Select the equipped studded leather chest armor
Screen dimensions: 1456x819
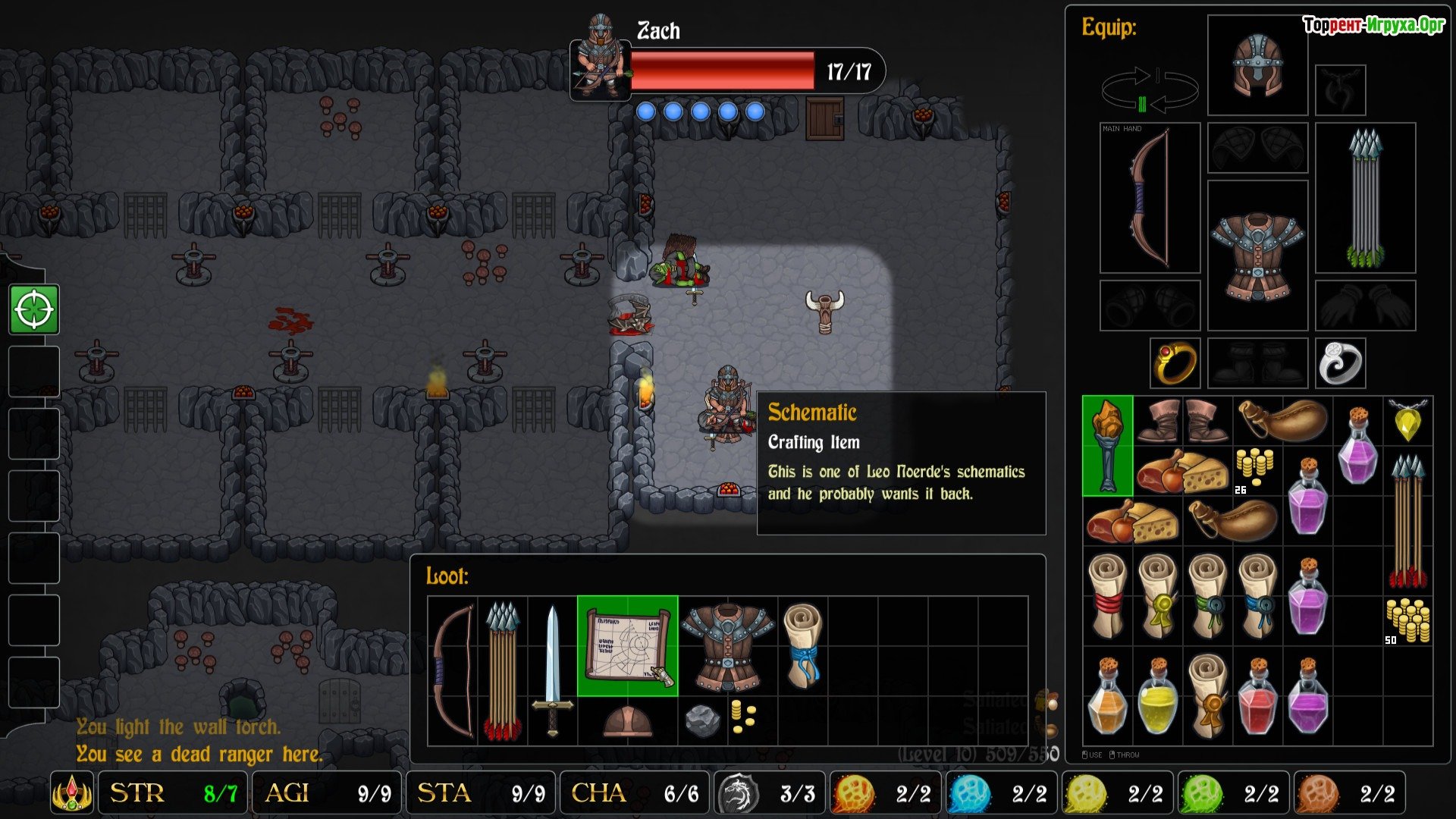[x=1257, y=255]
